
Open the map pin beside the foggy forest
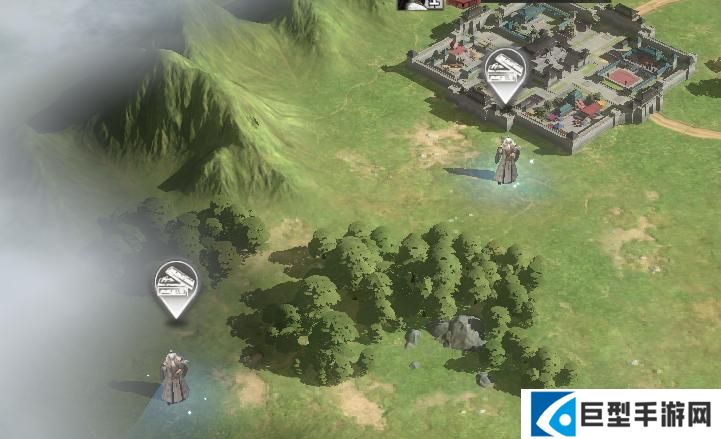pyautogui.click(x=176, y=286)
